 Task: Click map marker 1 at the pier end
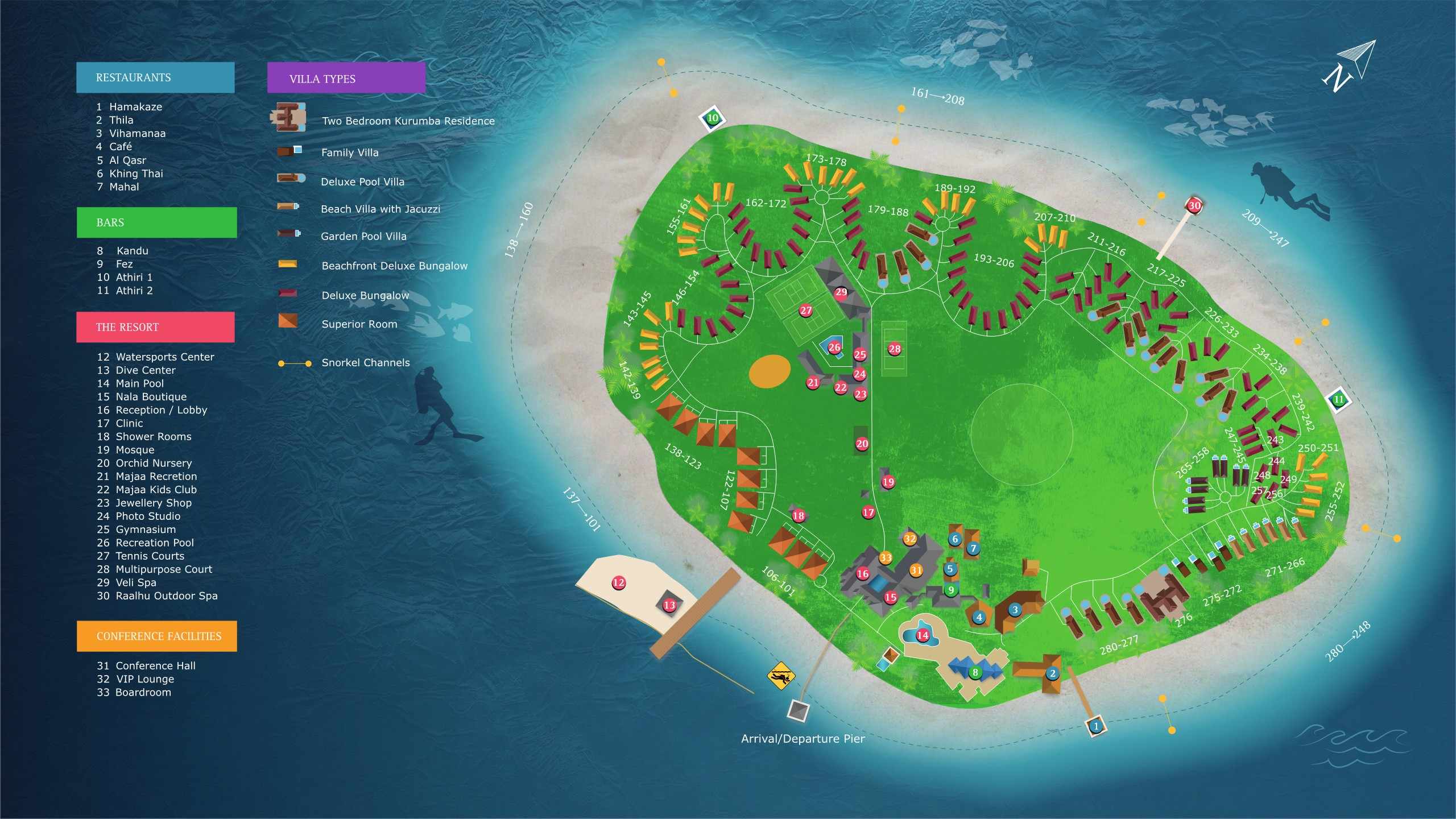coord(1096,726)
